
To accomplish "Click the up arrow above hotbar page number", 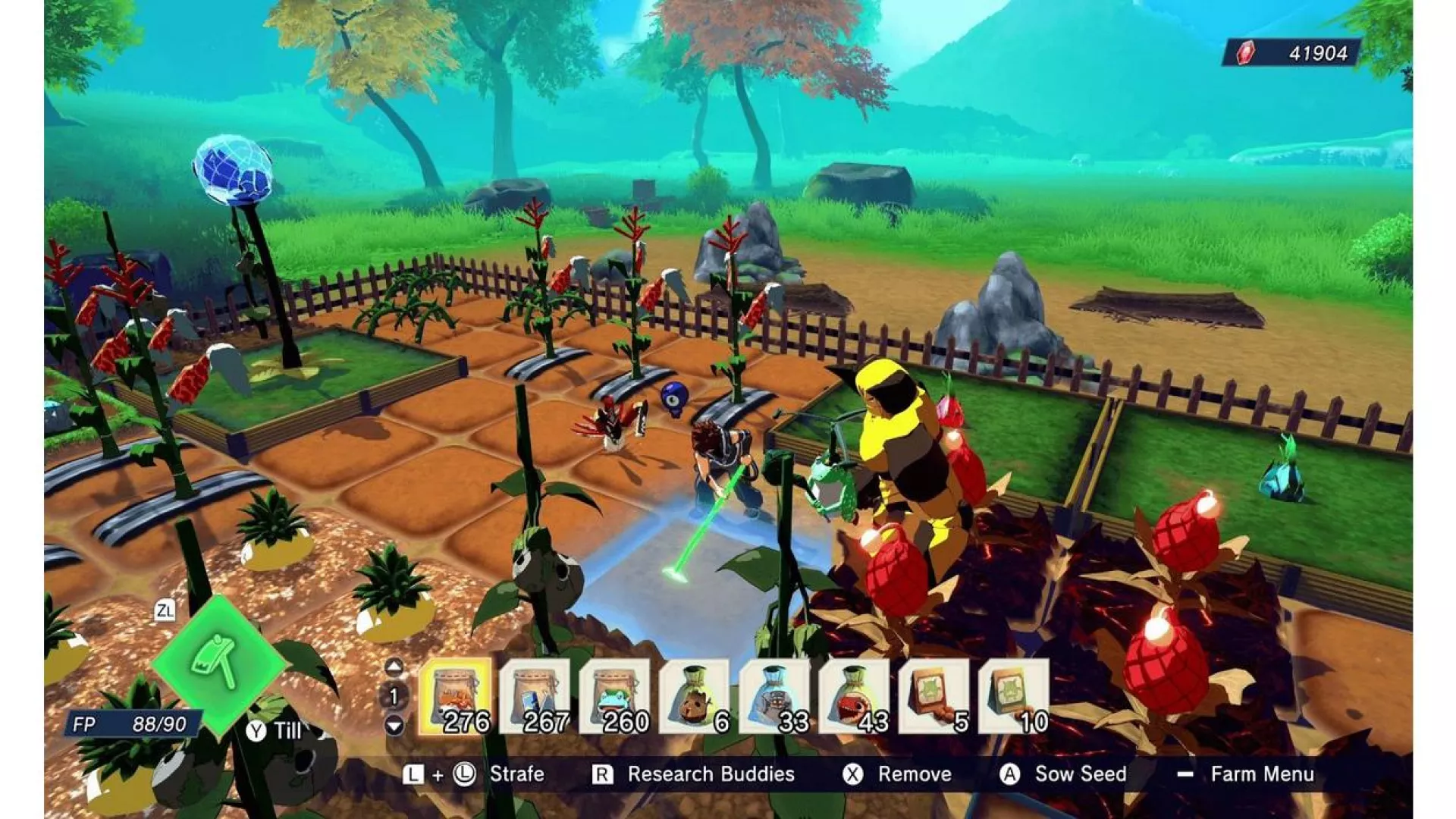I will (x=395, y=667).
